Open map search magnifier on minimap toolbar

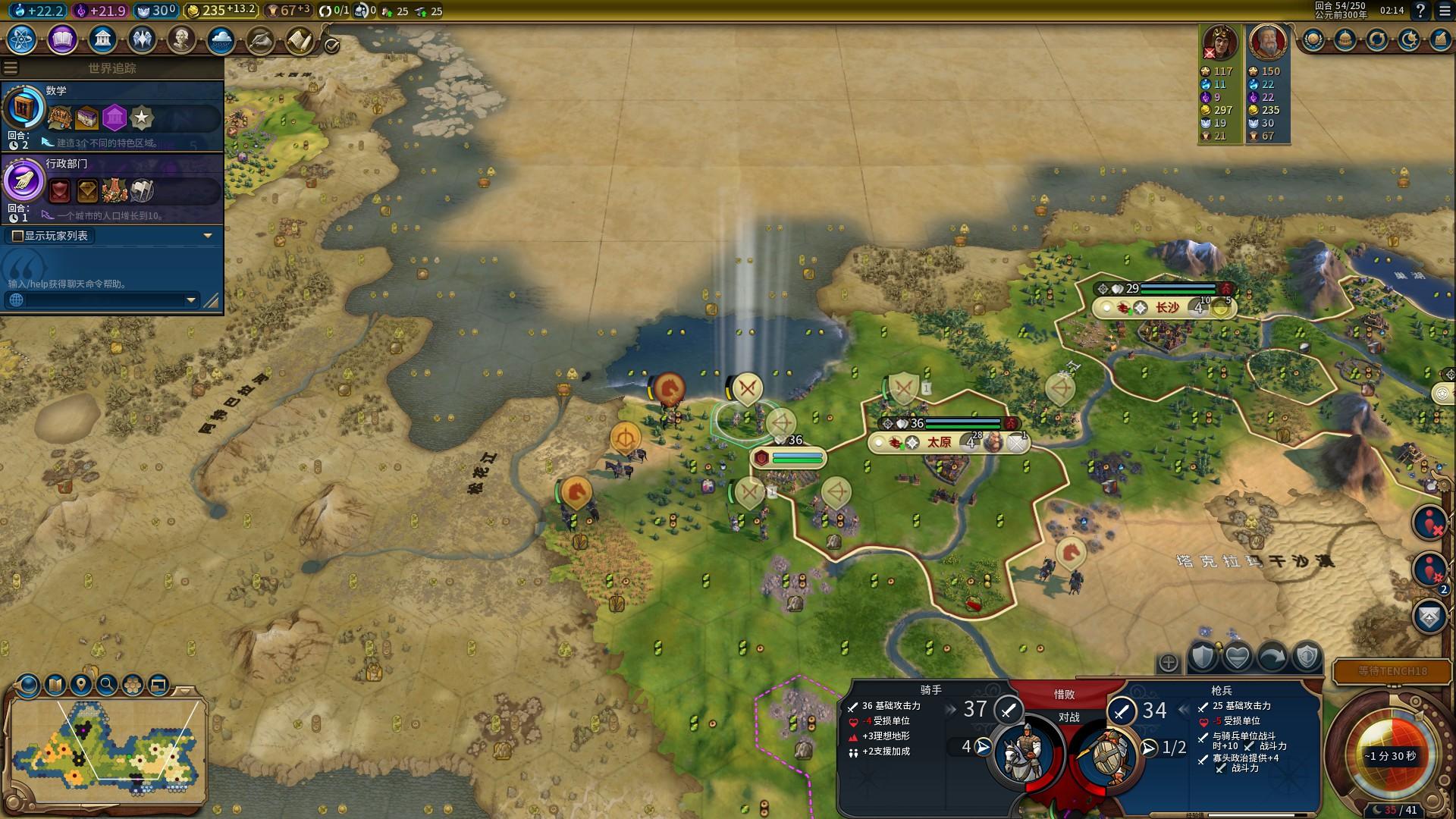[107, 685]
